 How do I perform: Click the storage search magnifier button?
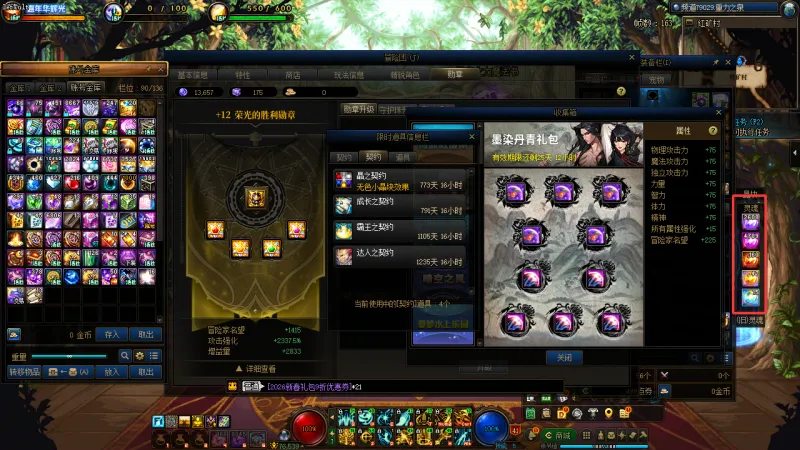click(x=125, y=355)
